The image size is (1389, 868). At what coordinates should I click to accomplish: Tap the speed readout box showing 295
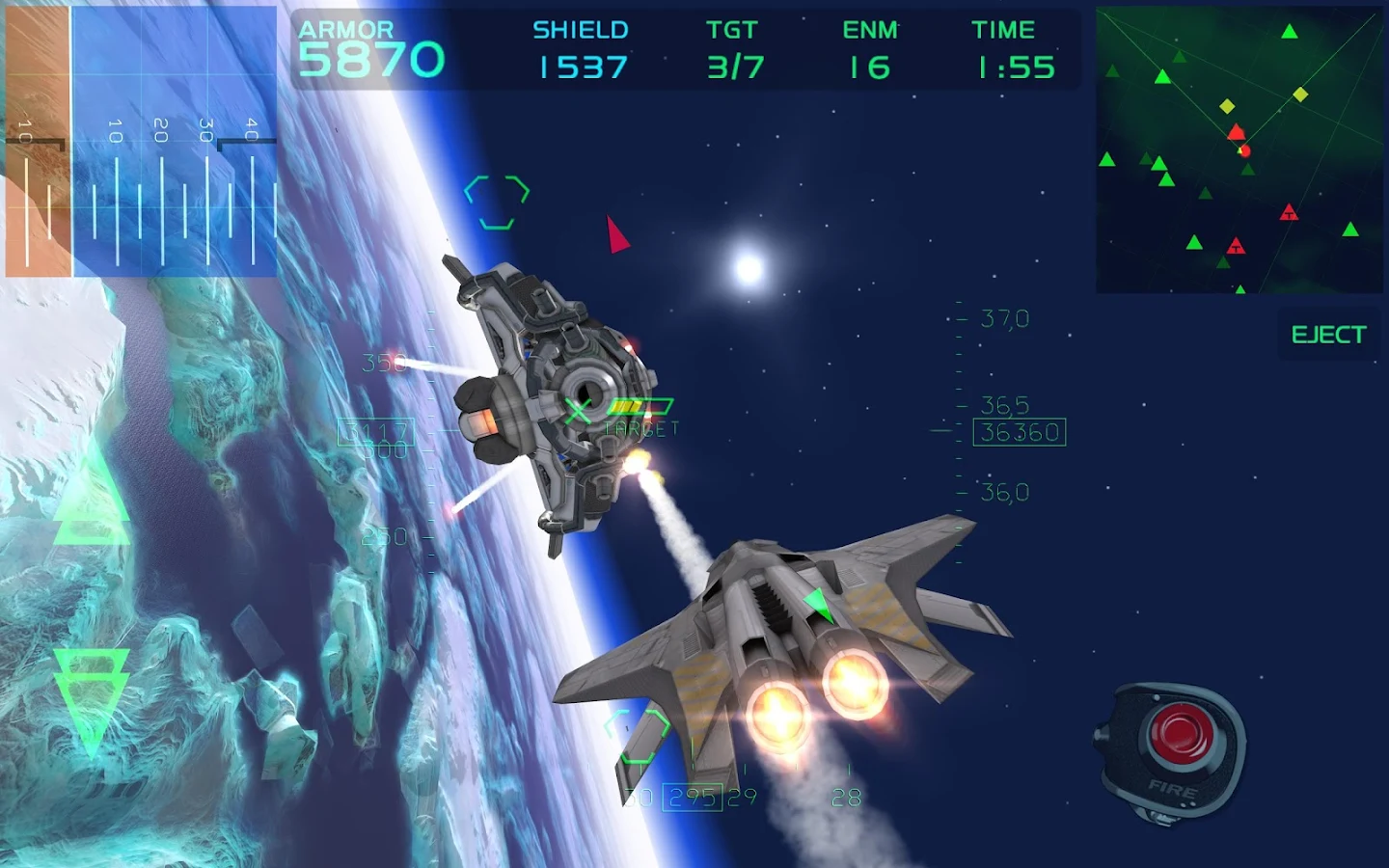pos(693,798)
